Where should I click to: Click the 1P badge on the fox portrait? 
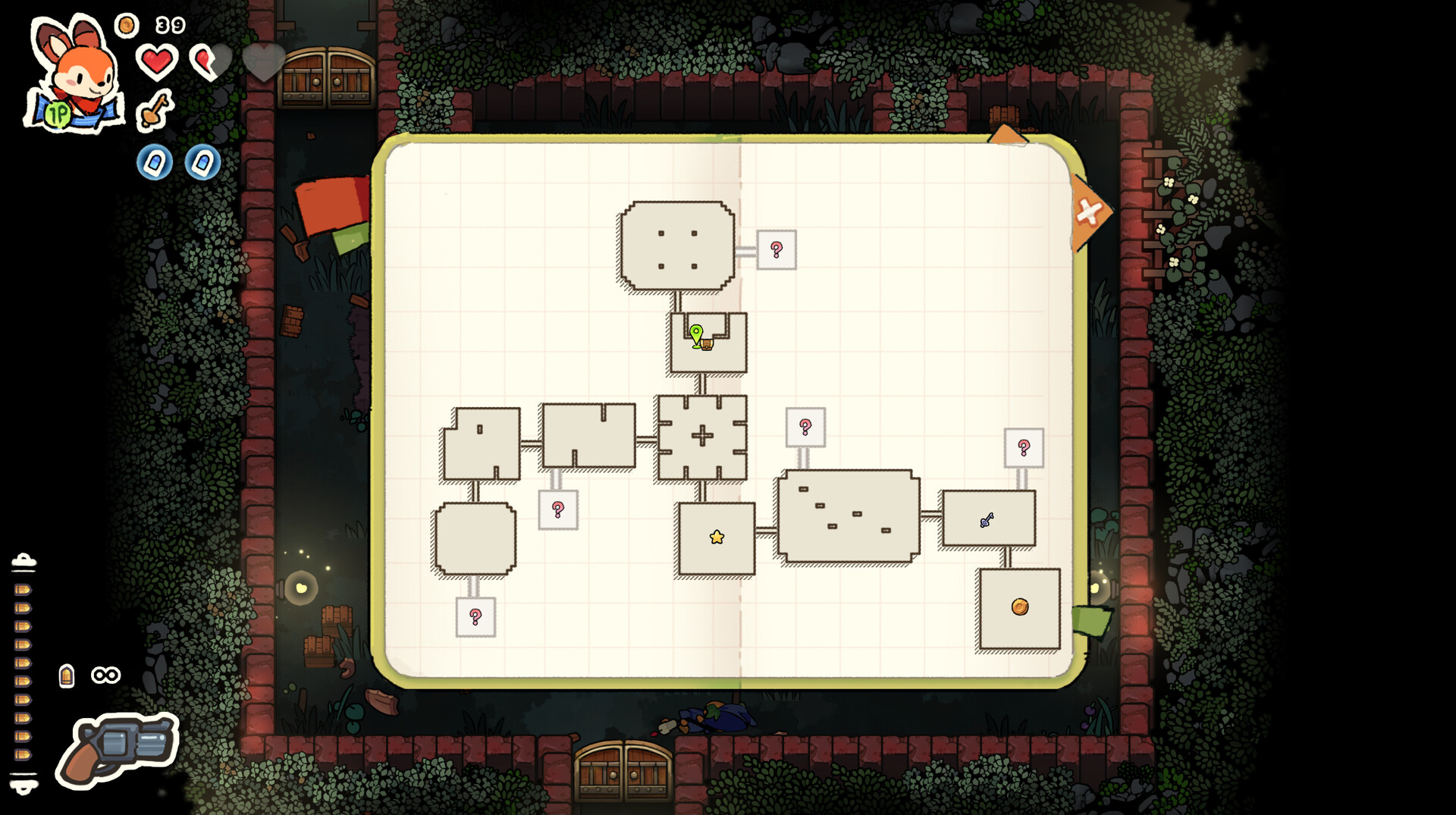tap(58, 114)
